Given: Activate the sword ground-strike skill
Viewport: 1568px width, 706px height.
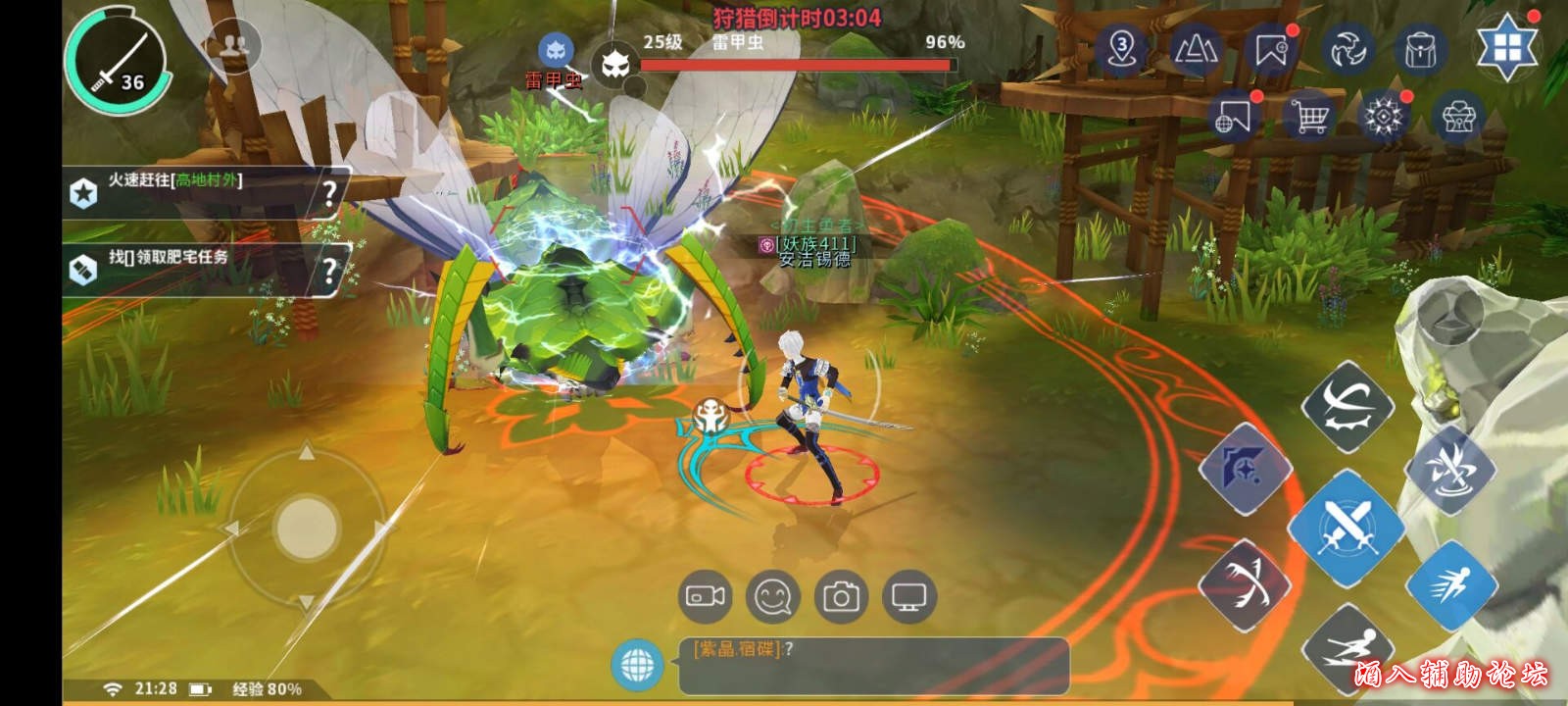Looking at the screenshot, I should pos(1450,471).
